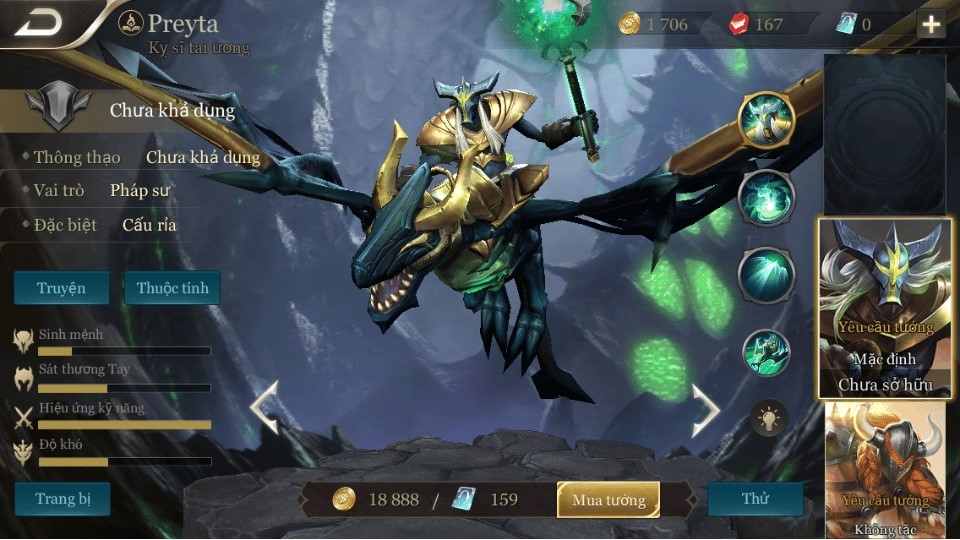Open the Trang bị equipment page

62,498
